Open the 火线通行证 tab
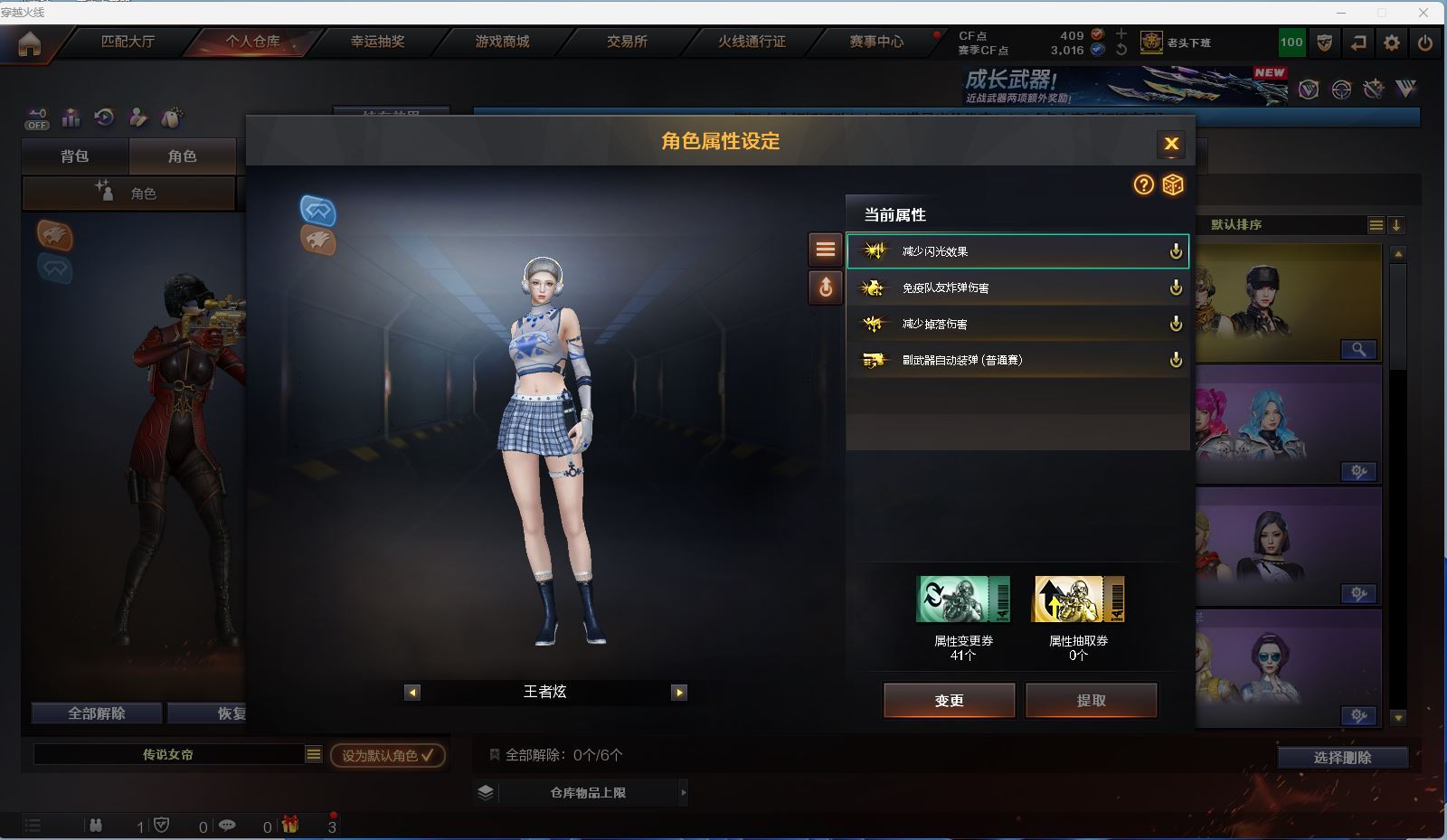 point(752,42)
